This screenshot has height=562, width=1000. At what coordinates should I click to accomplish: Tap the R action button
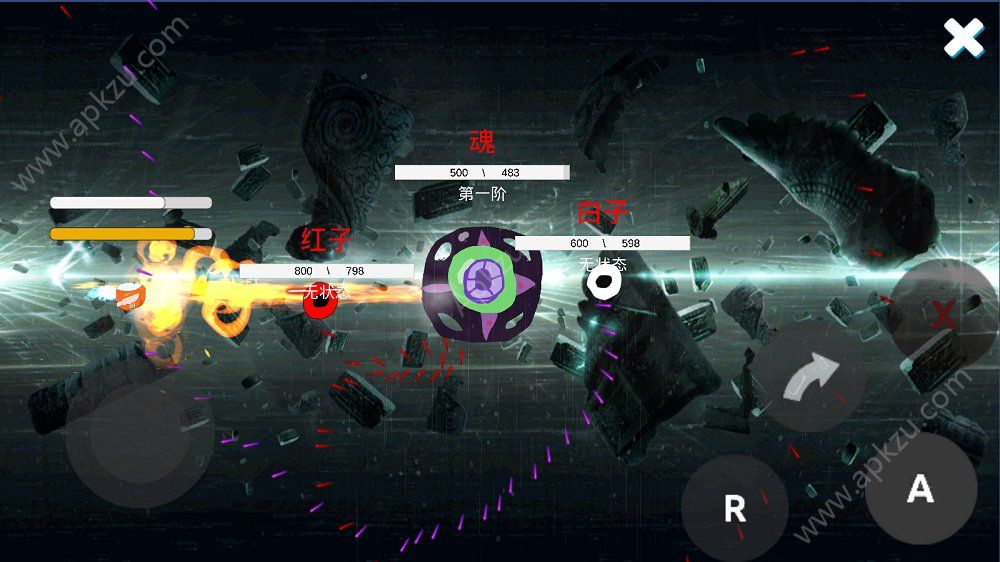pos(735,509)
